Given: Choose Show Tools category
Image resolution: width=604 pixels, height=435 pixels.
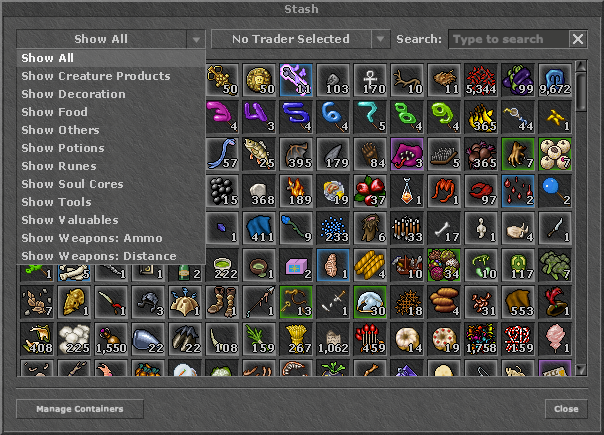Looking at the screenshot, I should coord(56,202).
